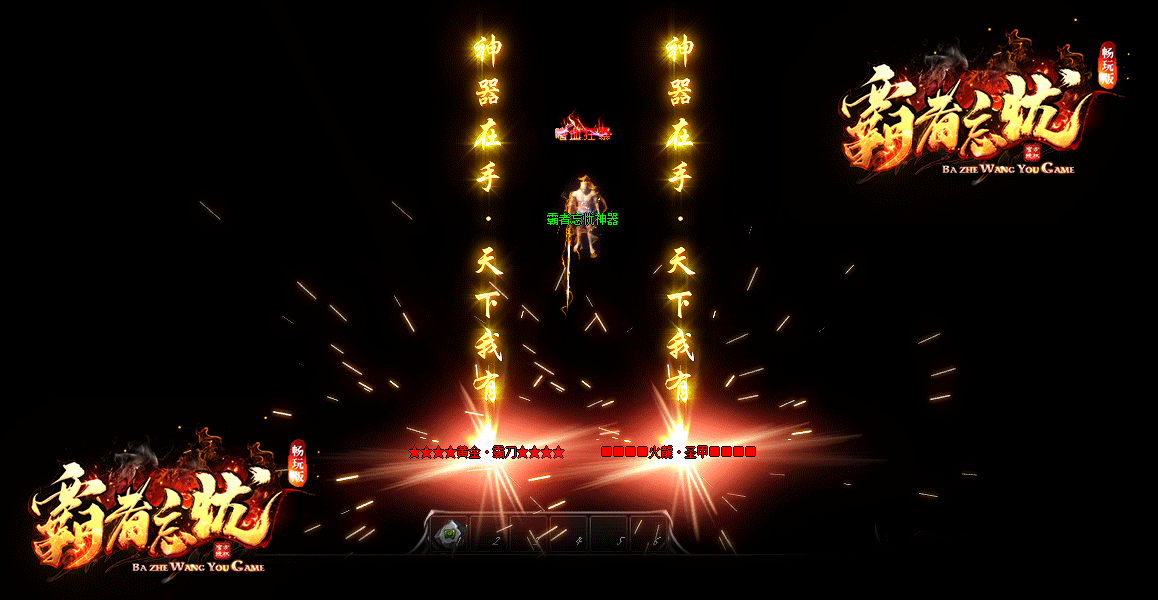Use the green gem item in the hotbar
The height and width of the screenshot is (600, 1158).
point(450,533)
